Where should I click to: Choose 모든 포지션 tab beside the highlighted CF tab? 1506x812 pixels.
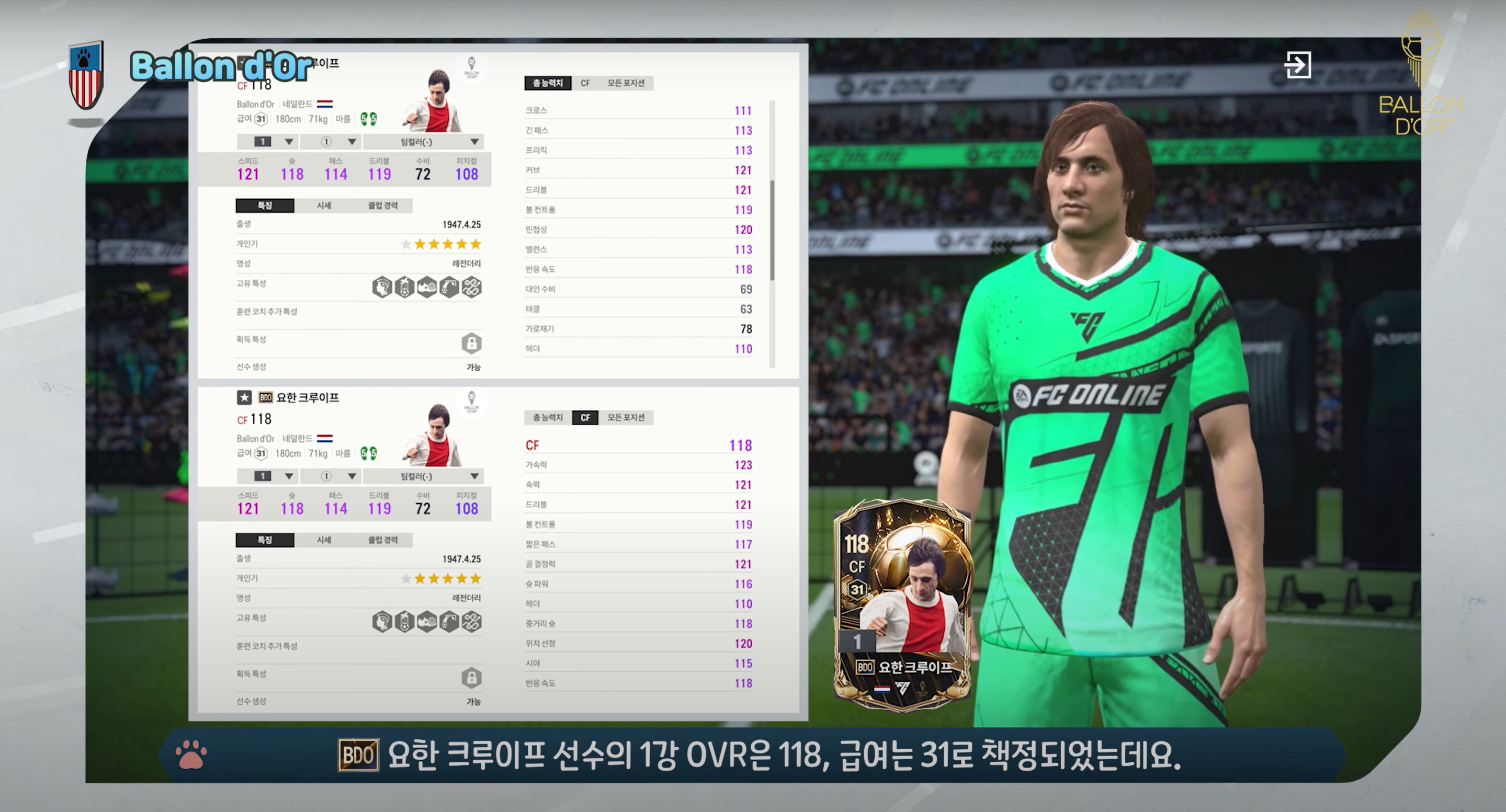pyautogui.click(x=626, y=418)
